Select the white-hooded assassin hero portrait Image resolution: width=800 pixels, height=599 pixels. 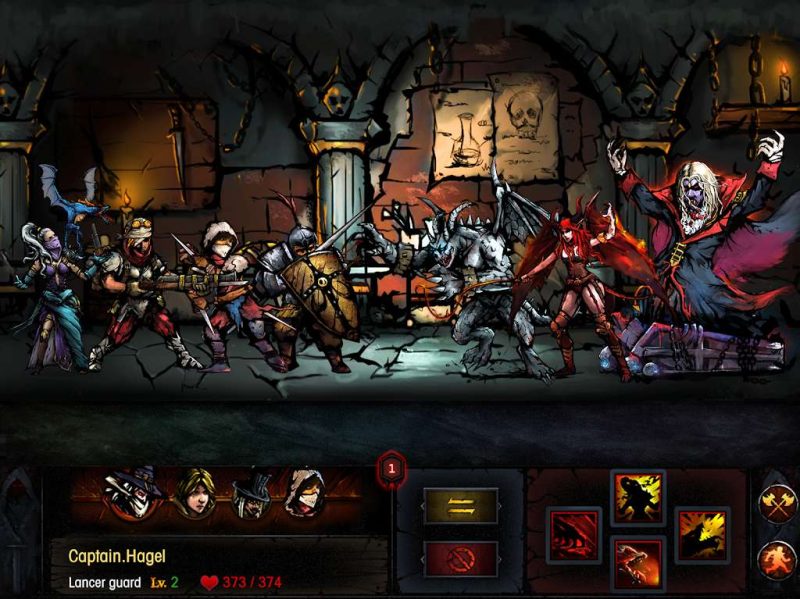click(305, 495)
